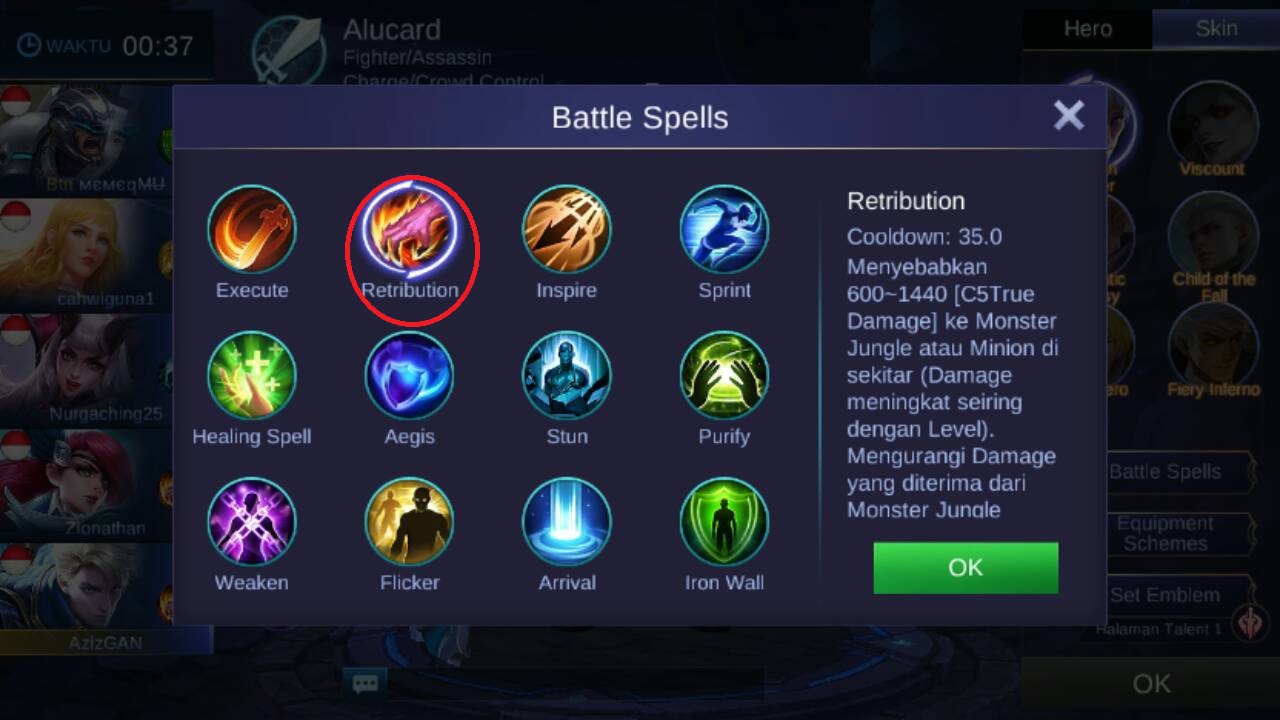This screenshot has width=1280, height=720.
Task: Select the Execute battle spell
Action: point(252,230)
